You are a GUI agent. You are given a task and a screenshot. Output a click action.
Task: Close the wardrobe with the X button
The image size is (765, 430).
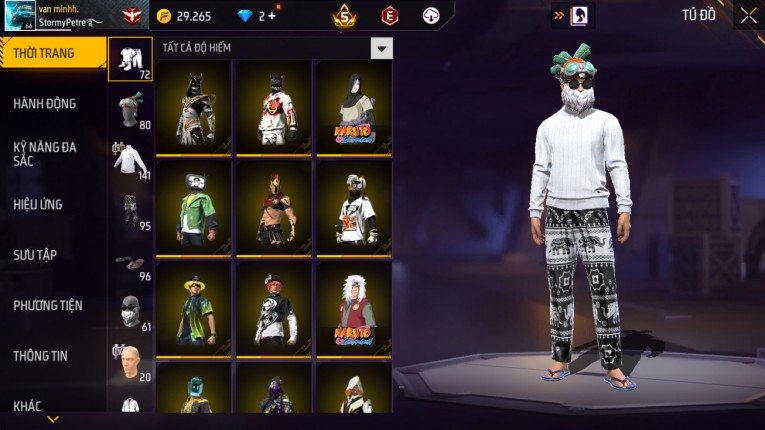click(x=748, y=15)
